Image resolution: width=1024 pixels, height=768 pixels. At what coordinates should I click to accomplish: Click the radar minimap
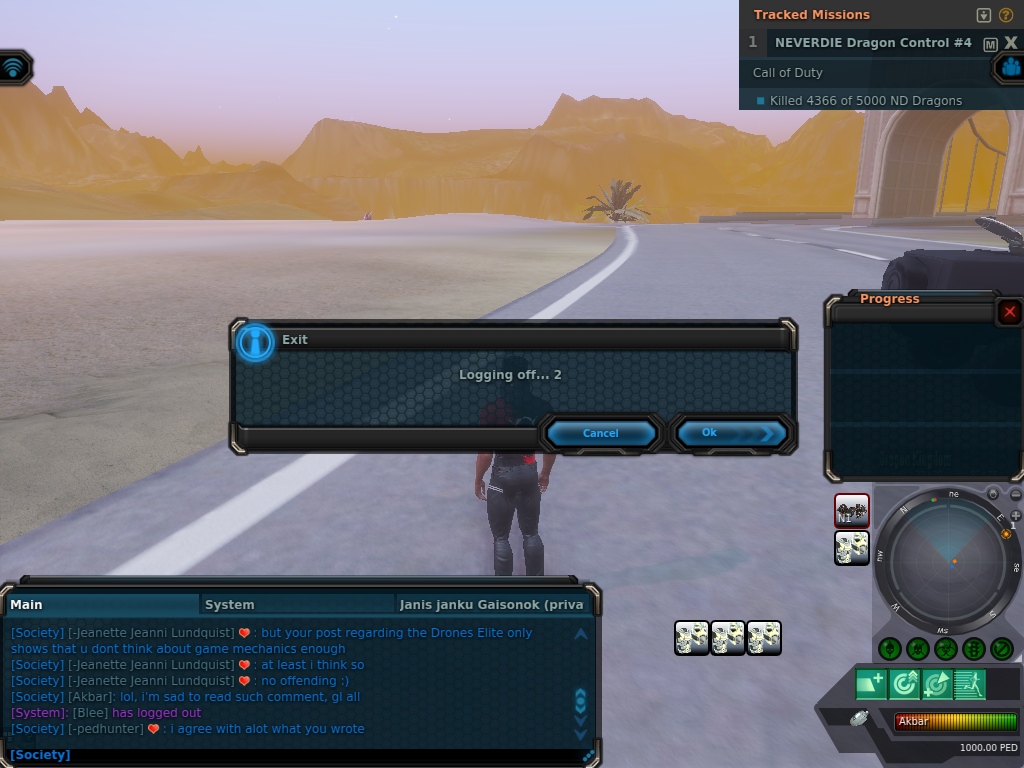point(951,560)
